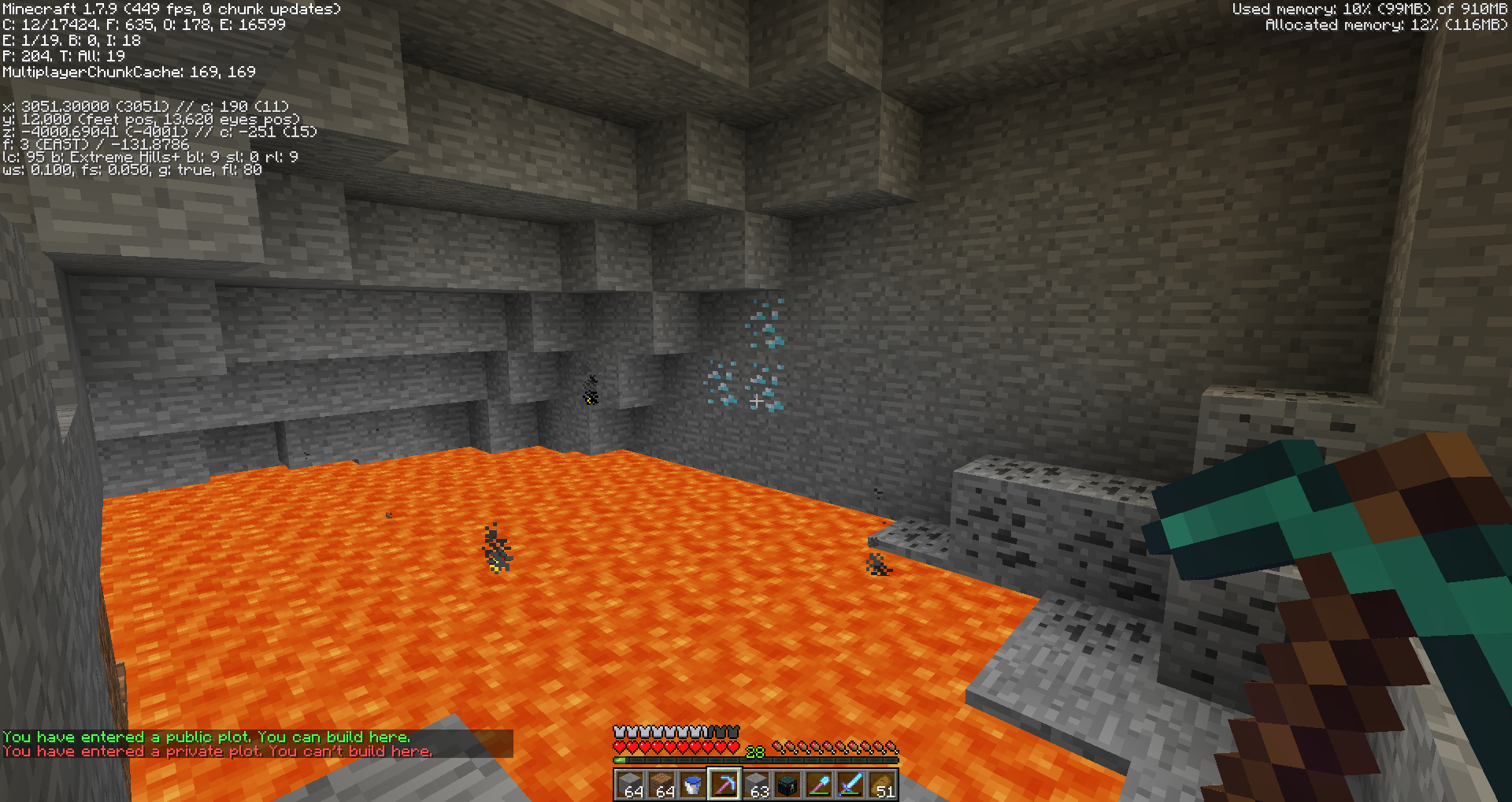Image resolution: width=1512 pixels, height=802 pixels.
Task: Click the crosshair at screen center
Action: (756, 401)
